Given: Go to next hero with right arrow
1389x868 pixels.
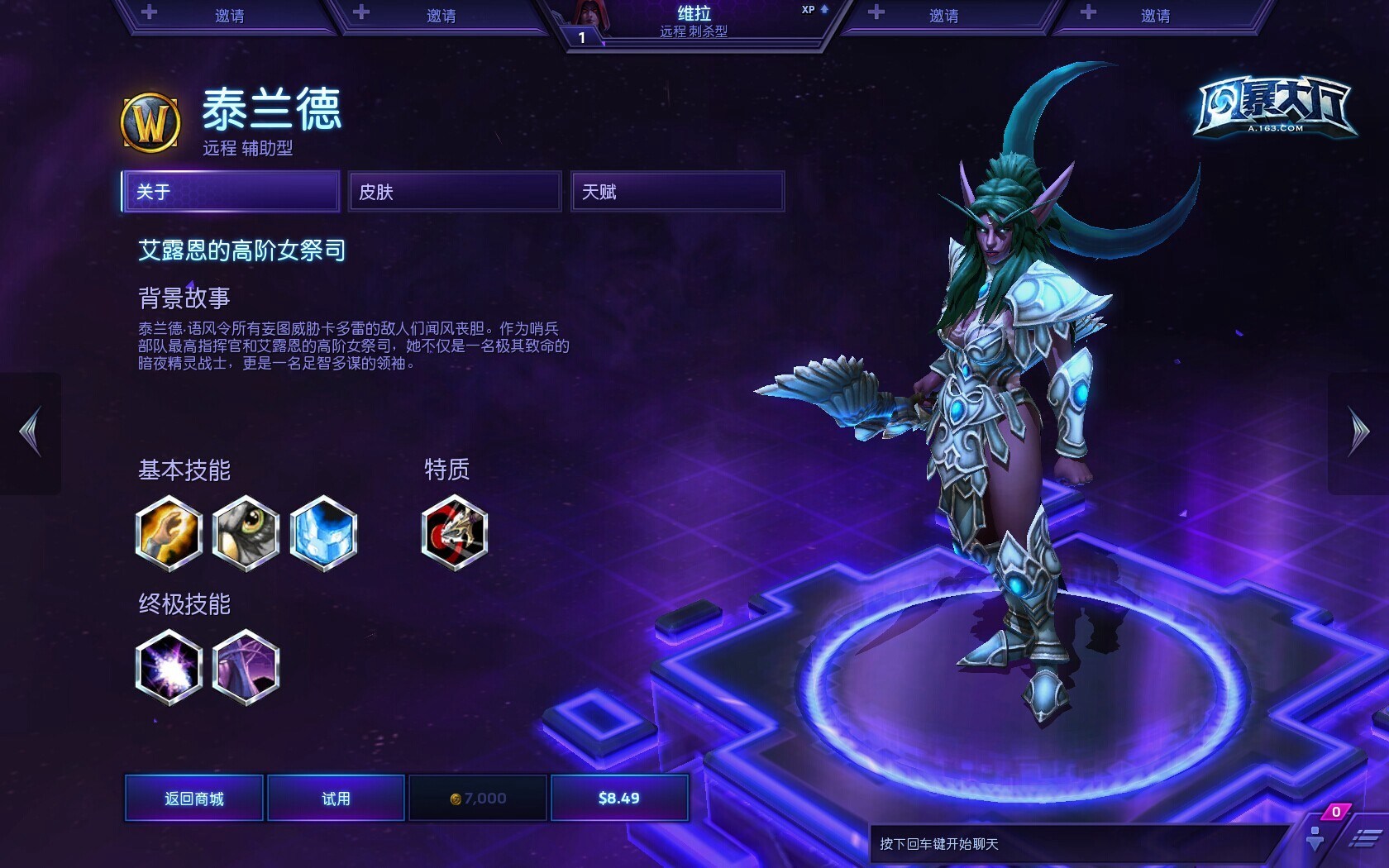Looking at the screenshot, I should (x=1358, y=432).
